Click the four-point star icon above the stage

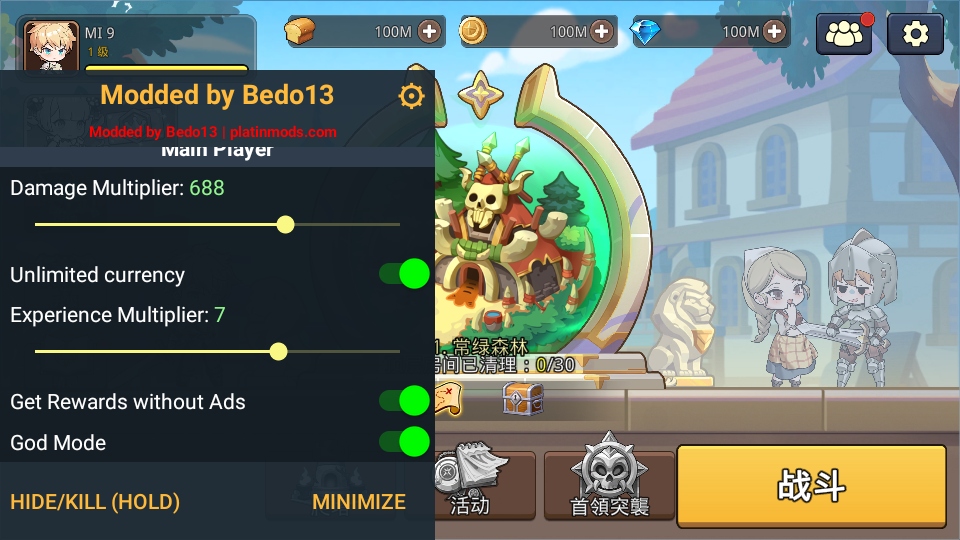click(480, 92)
